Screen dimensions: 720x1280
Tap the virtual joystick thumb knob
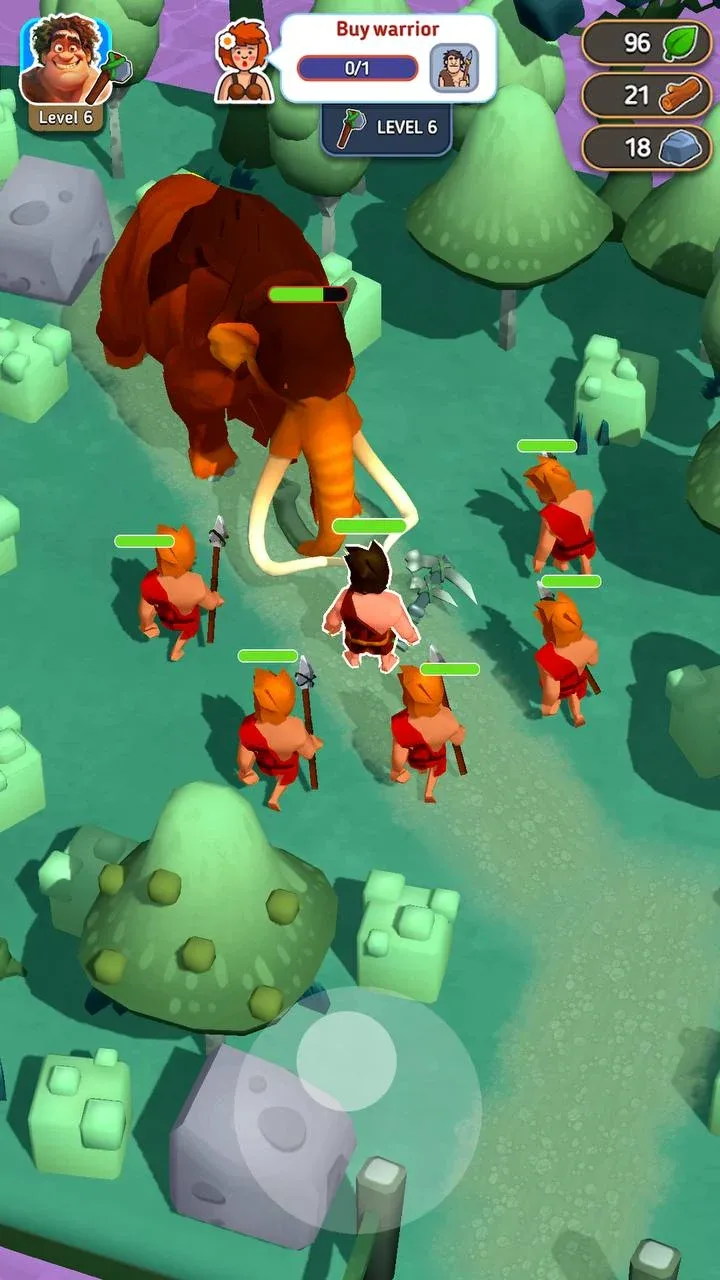point(347,1060)
